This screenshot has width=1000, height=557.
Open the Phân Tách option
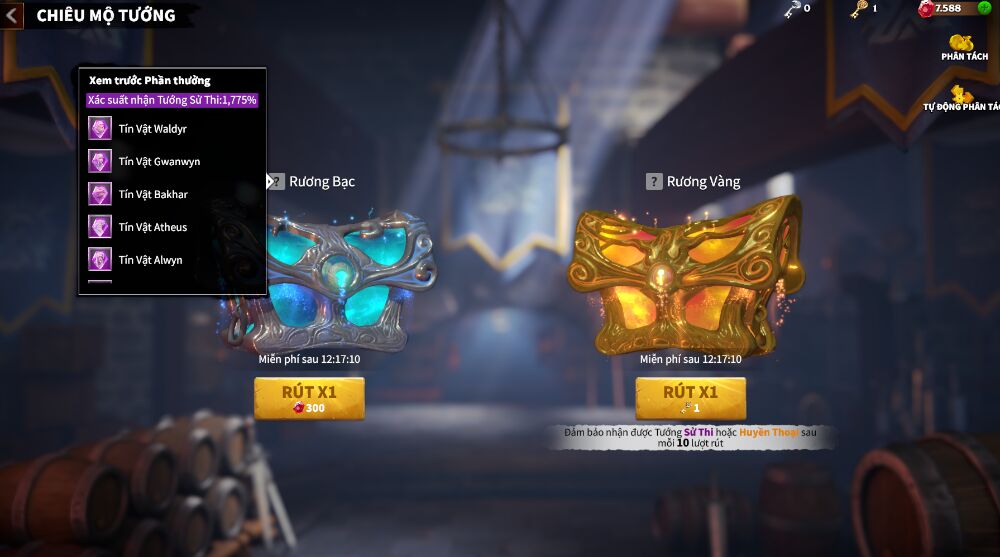coord(964,47)
